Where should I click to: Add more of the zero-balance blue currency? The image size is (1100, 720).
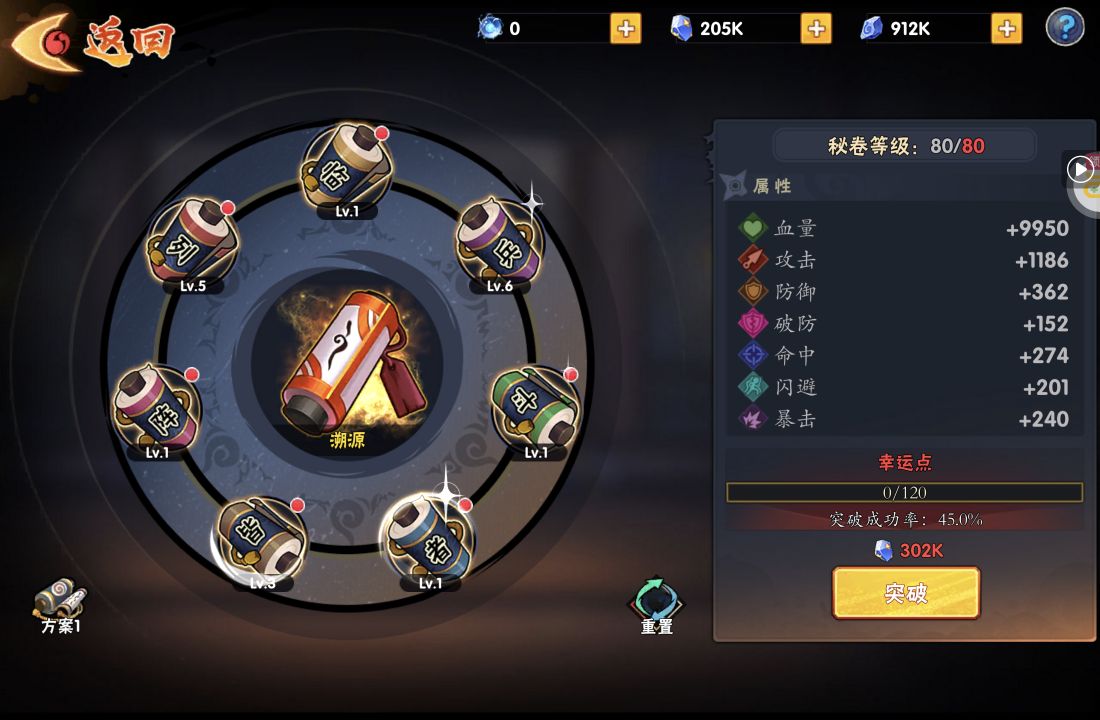point(626,28)
